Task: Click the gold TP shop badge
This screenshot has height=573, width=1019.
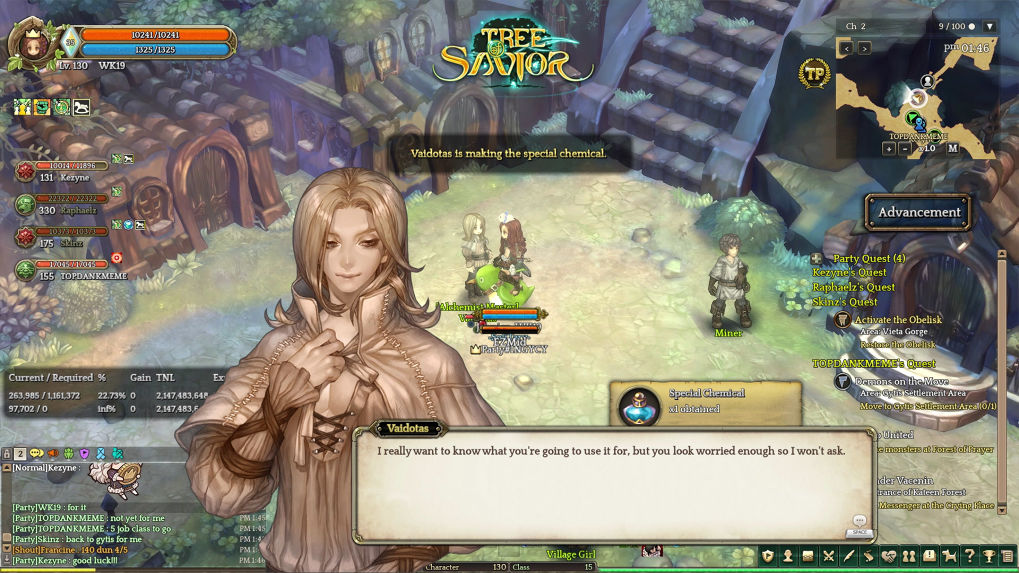Action: [x=814, y=72]
